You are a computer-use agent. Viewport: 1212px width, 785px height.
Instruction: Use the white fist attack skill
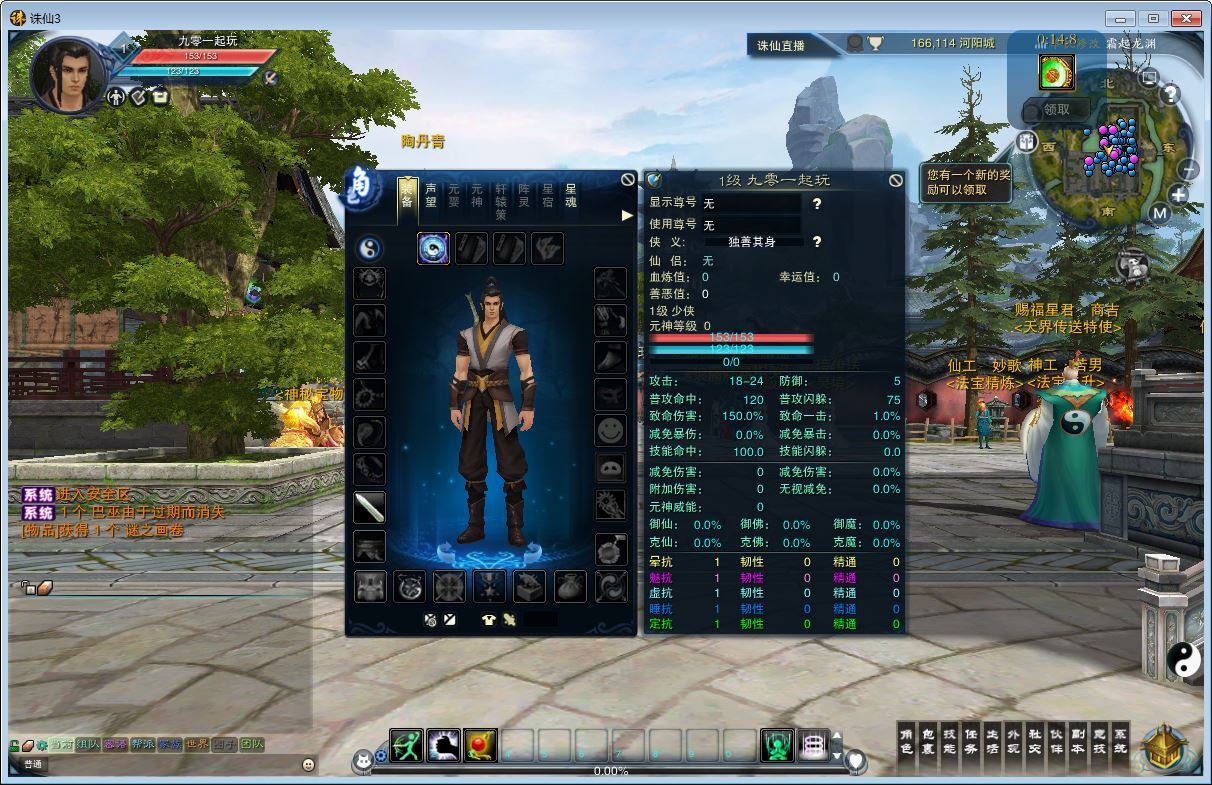443,746
